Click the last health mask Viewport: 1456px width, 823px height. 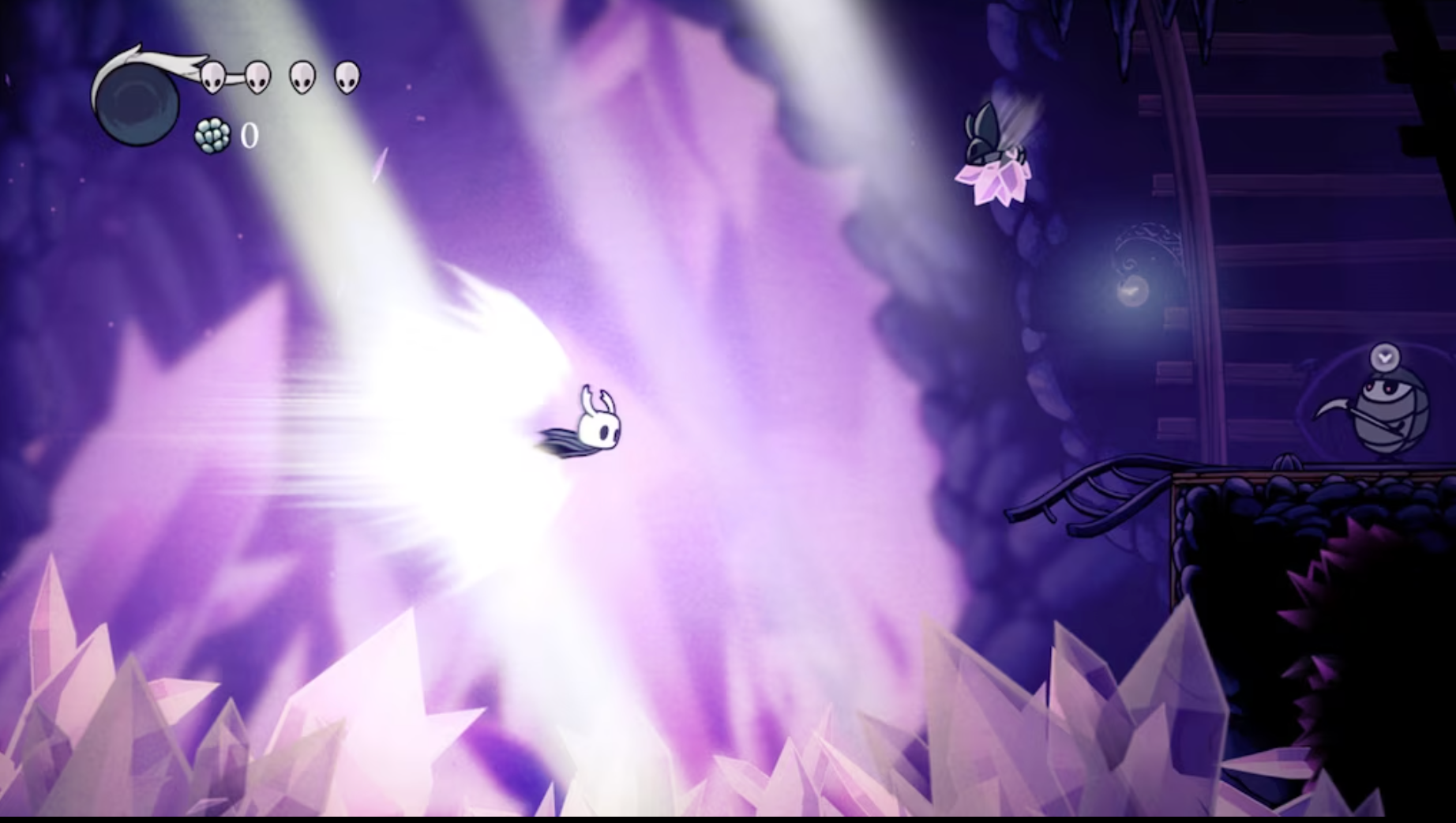coord(345,77)
